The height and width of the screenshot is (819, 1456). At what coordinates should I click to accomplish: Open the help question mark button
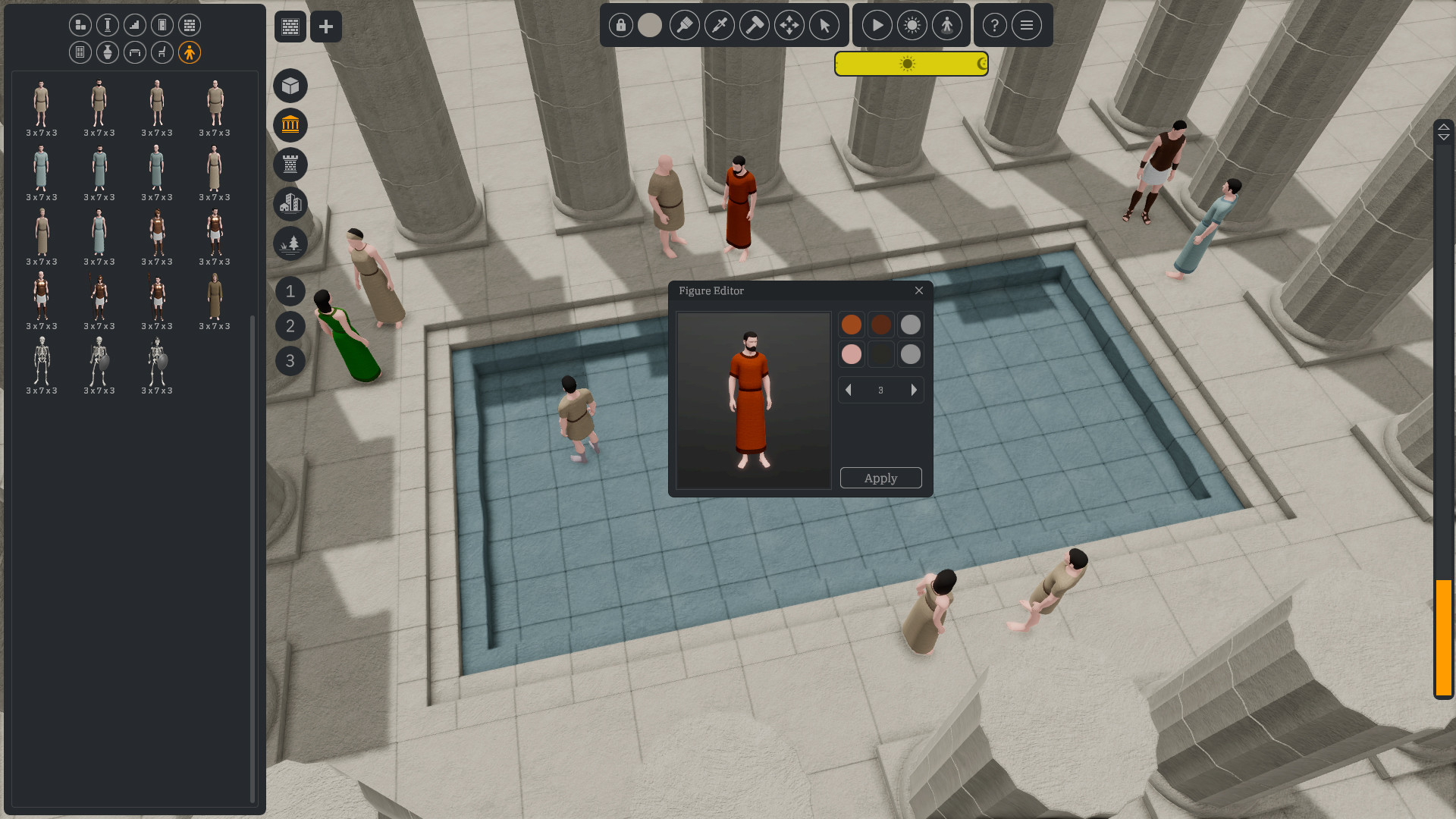coord(994,25)
